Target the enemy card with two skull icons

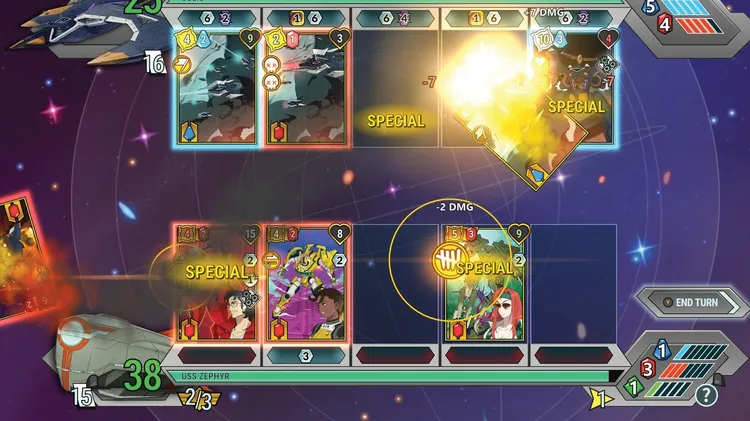[x=307, y=88]
